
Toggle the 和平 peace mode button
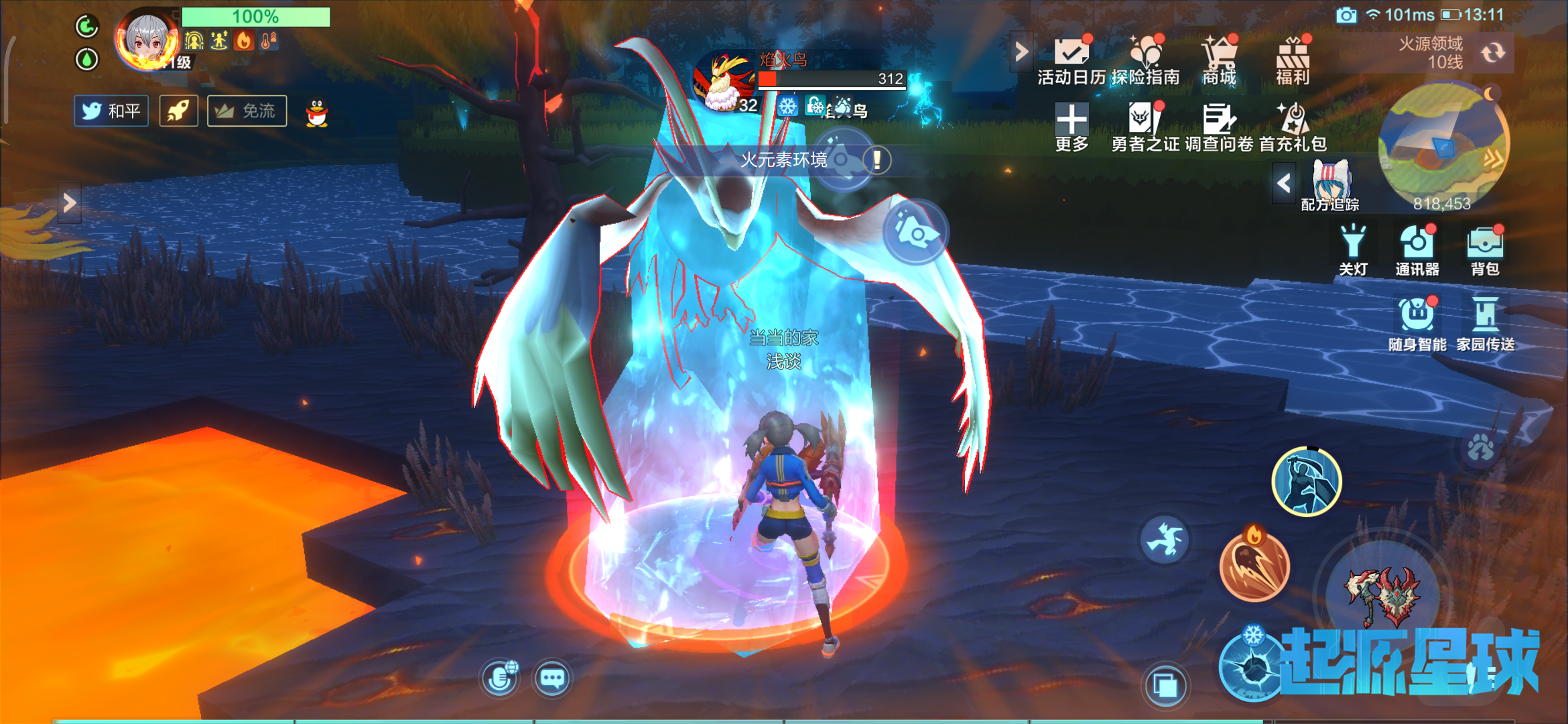[111, 111]
